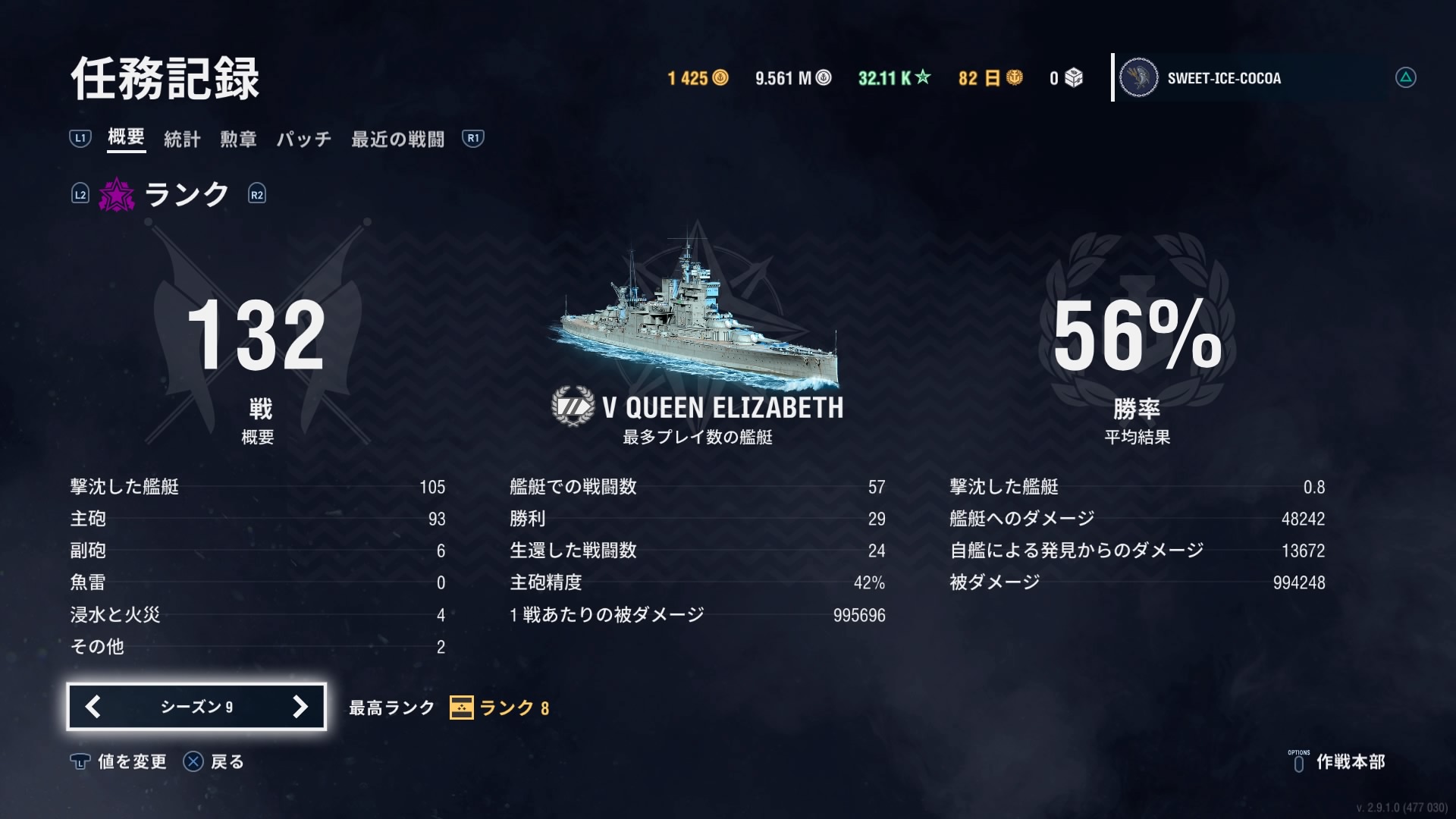Click the 82 日 premium time indicator
1456x819 pixels.
[990, 78]
